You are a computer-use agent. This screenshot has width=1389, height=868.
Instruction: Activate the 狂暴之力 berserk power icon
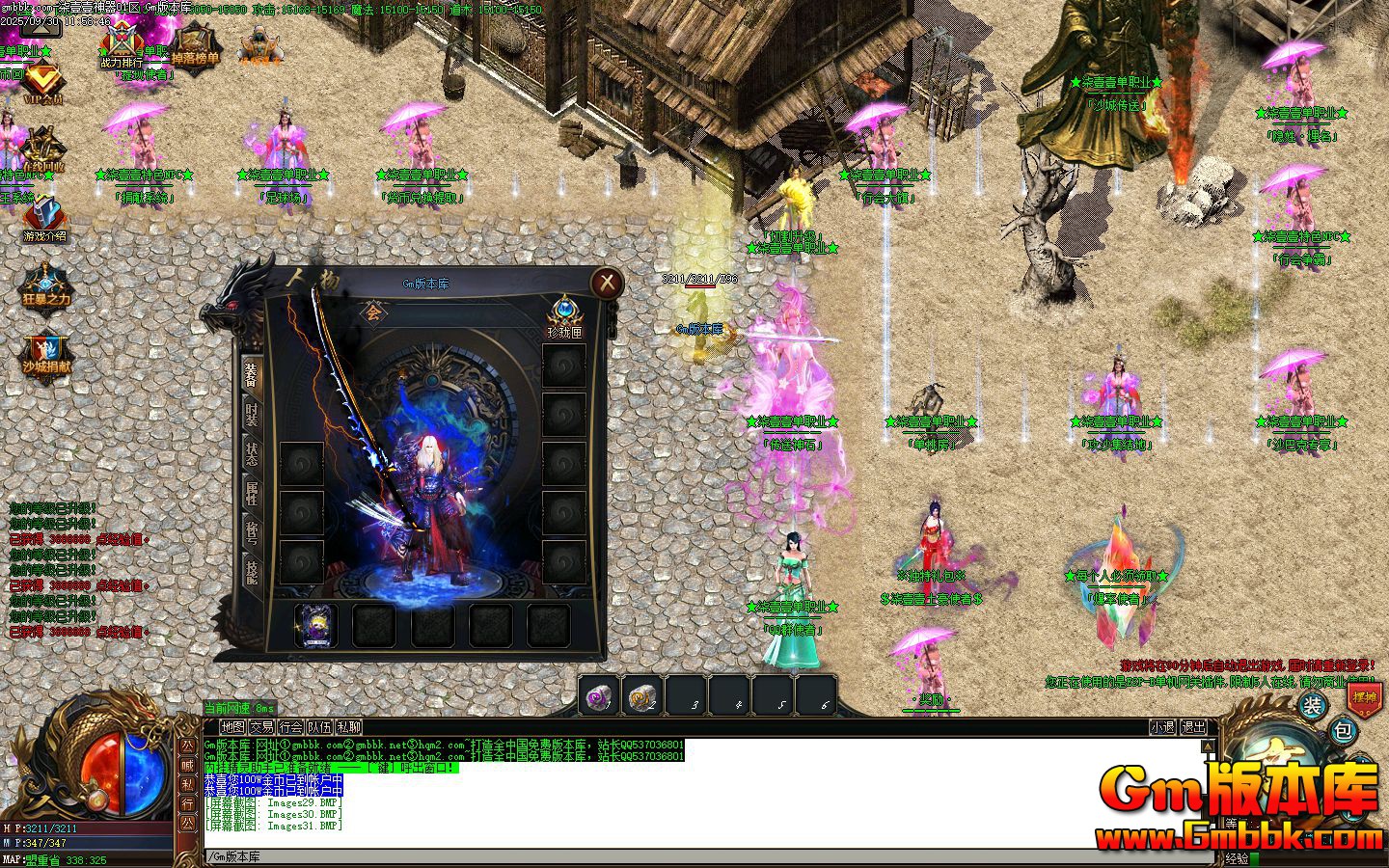[45, 285]
